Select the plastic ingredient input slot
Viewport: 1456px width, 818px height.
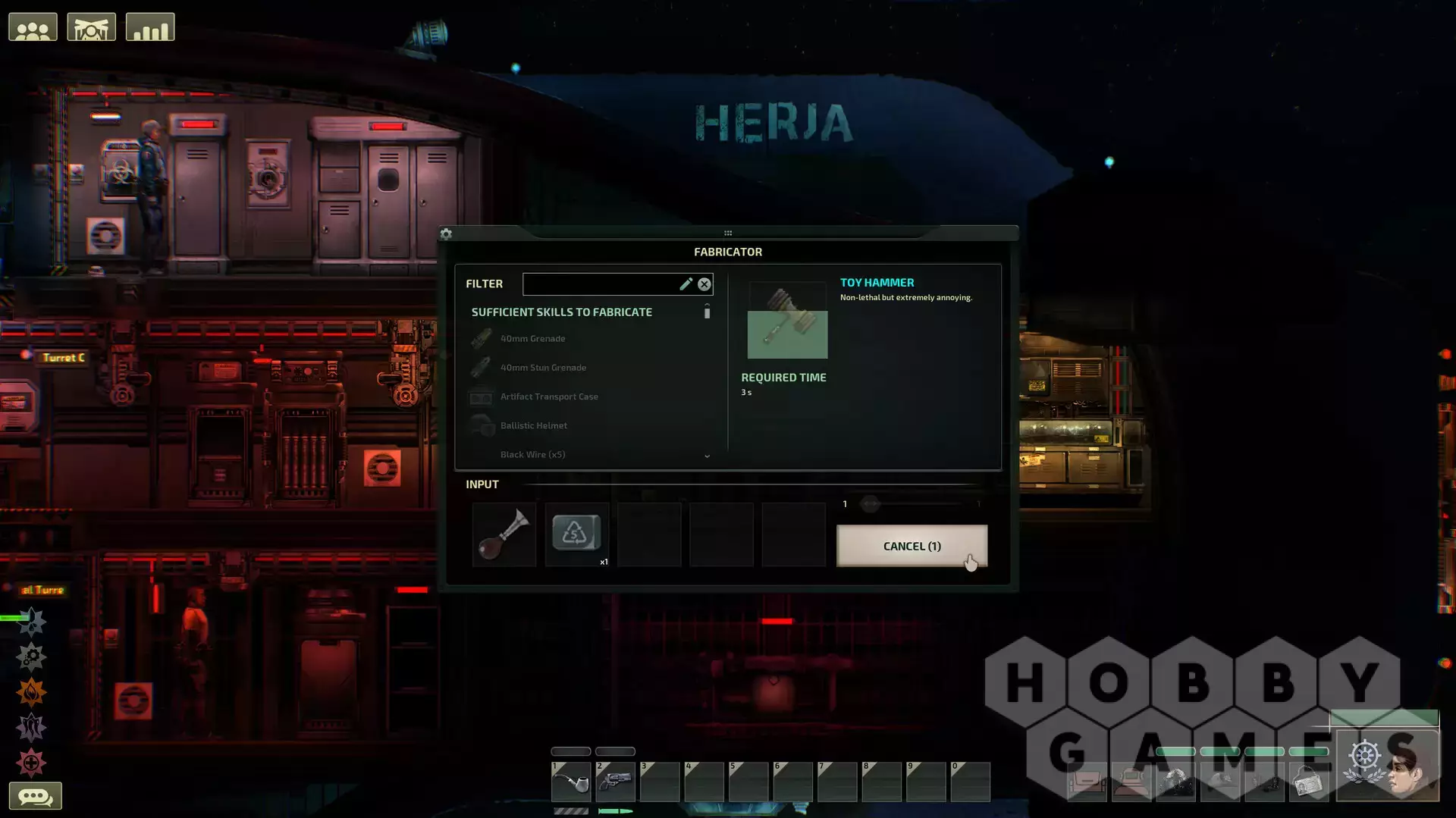[x=576, y=534]
